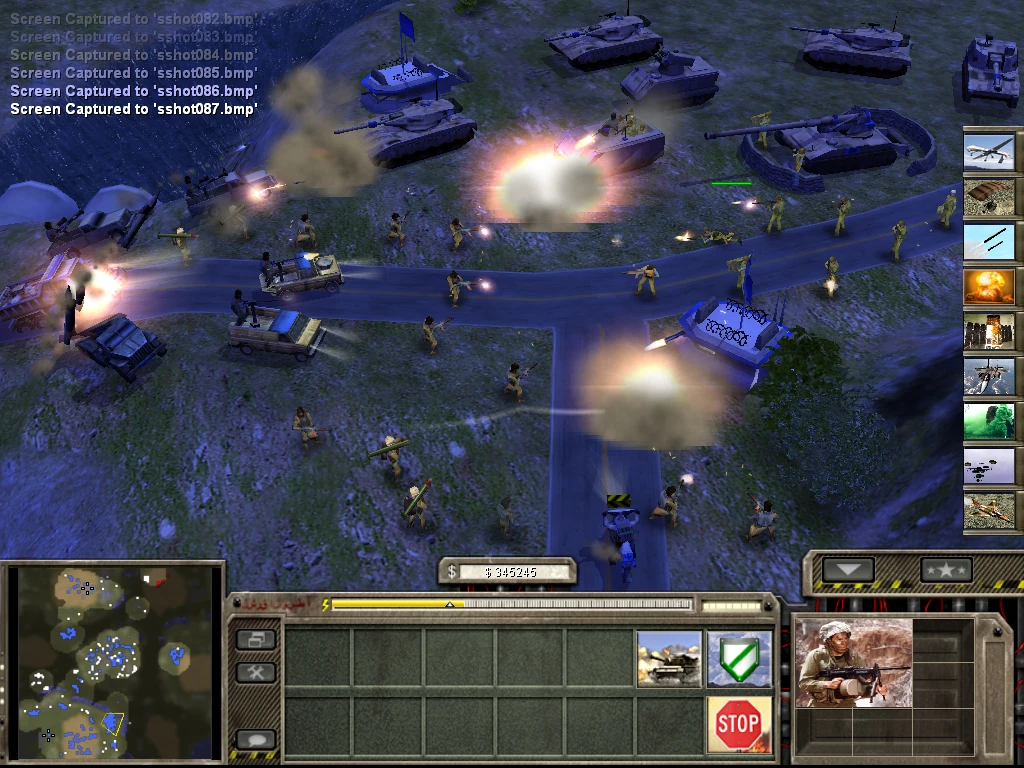Screen dimensions: 1024x768
Task: Issue the Stop command
Action: (x=739, y=724)
